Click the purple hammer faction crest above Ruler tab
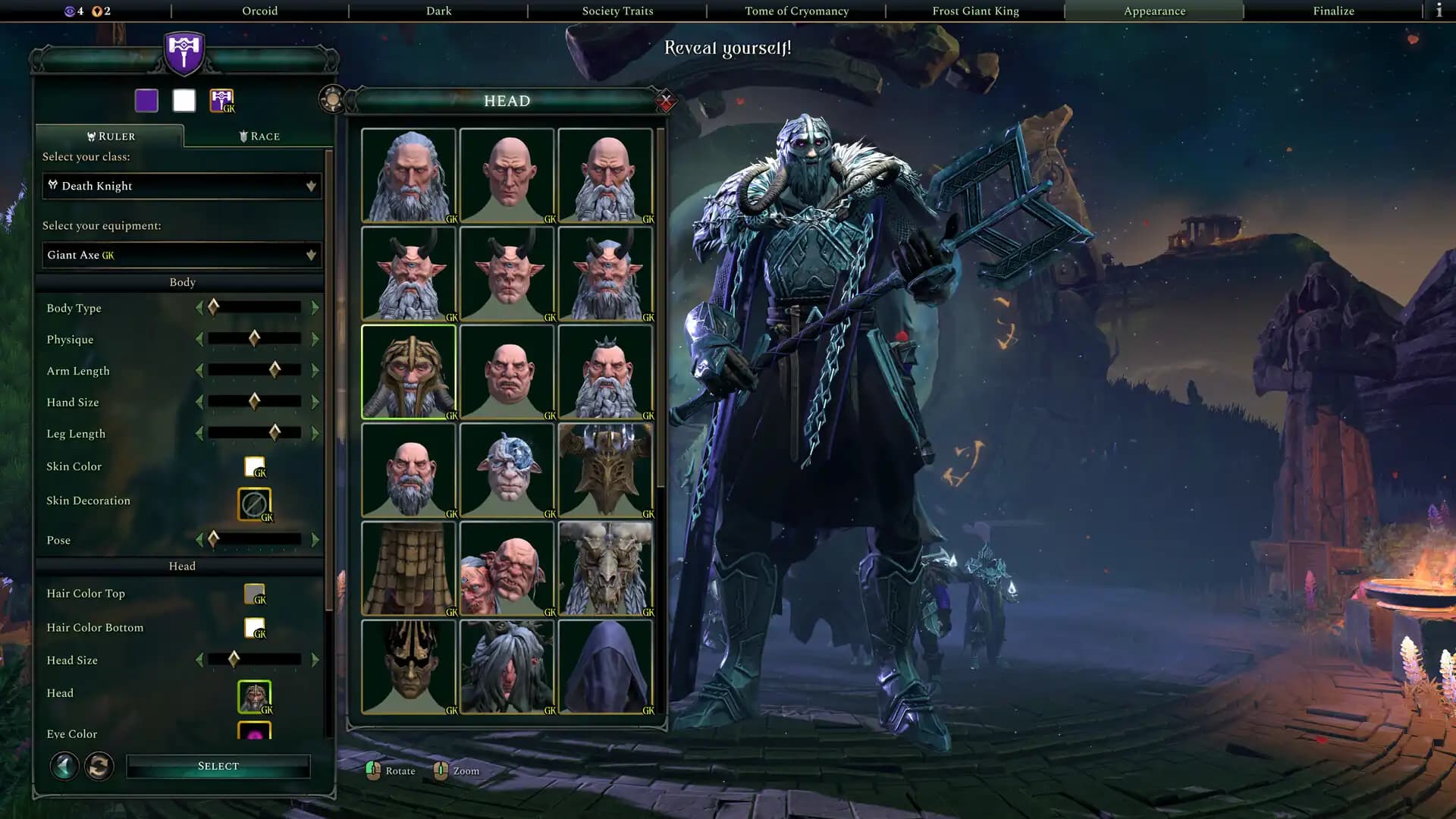This screenshot has height=819, width=1456. coord(182,53)
